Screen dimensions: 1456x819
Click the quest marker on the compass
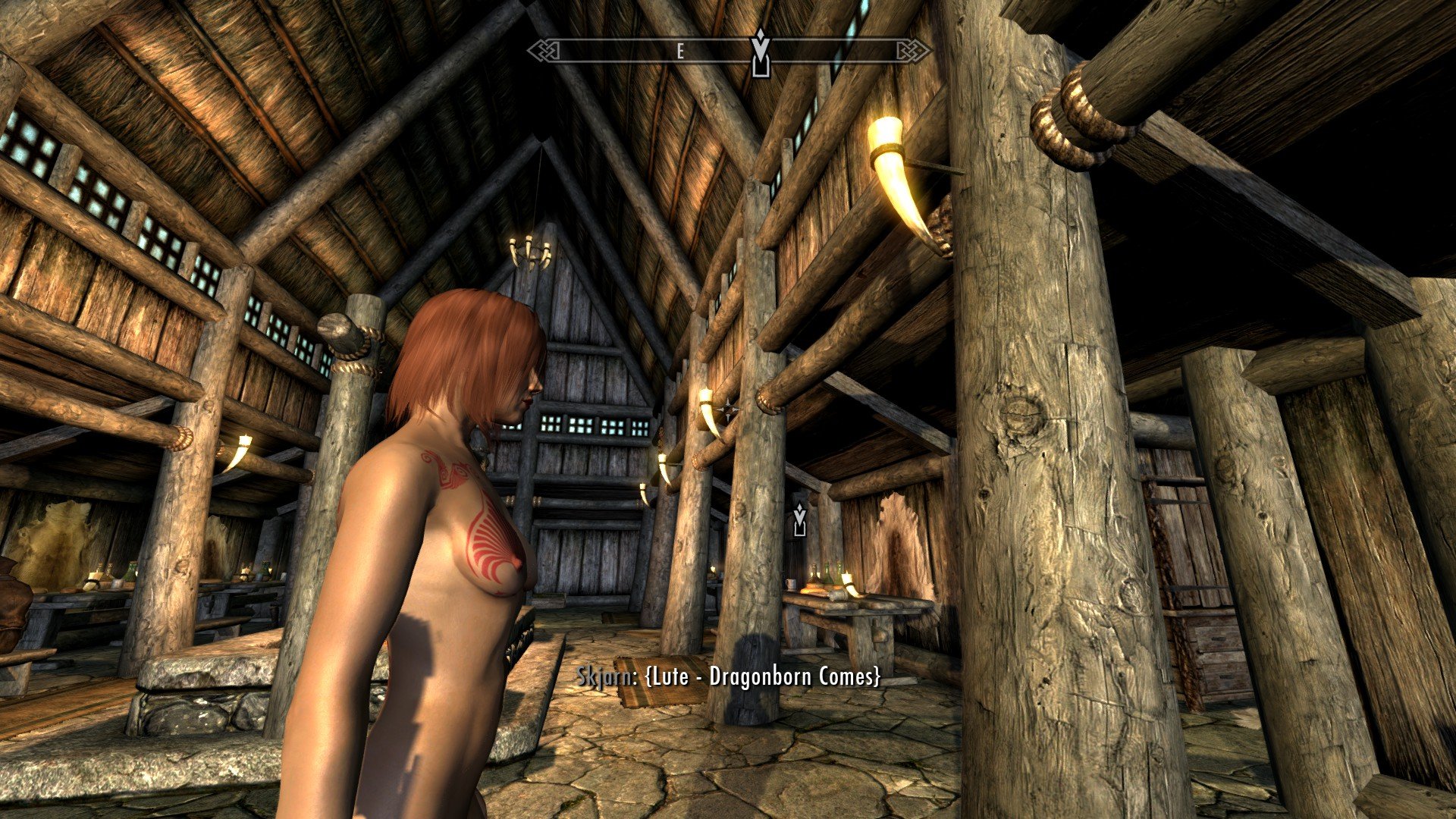point(760,53)
